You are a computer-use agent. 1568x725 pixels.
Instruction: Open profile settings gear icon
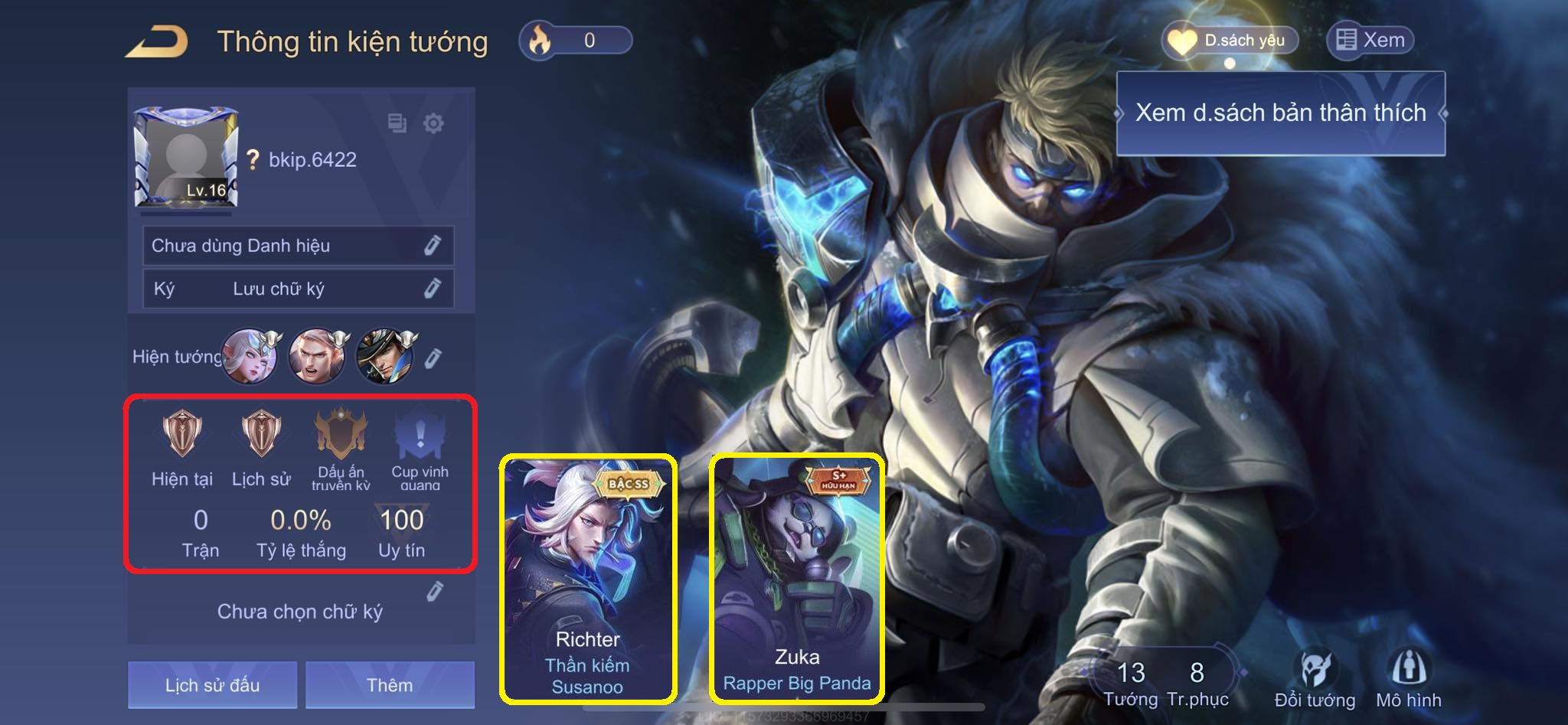(x=433, y=123)
